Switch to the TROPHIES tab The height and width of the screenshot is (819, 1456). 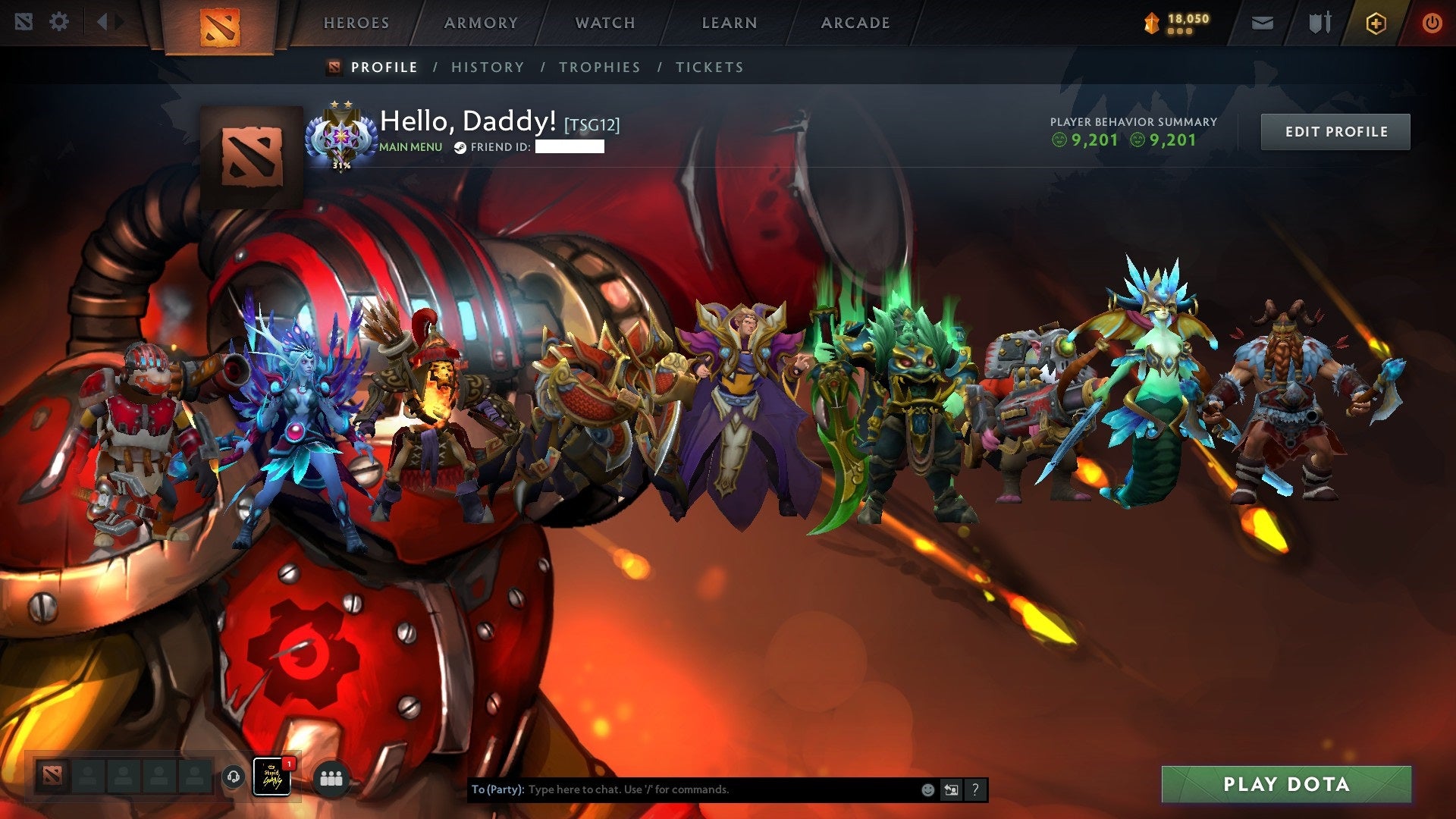click(x=599, y=67)
